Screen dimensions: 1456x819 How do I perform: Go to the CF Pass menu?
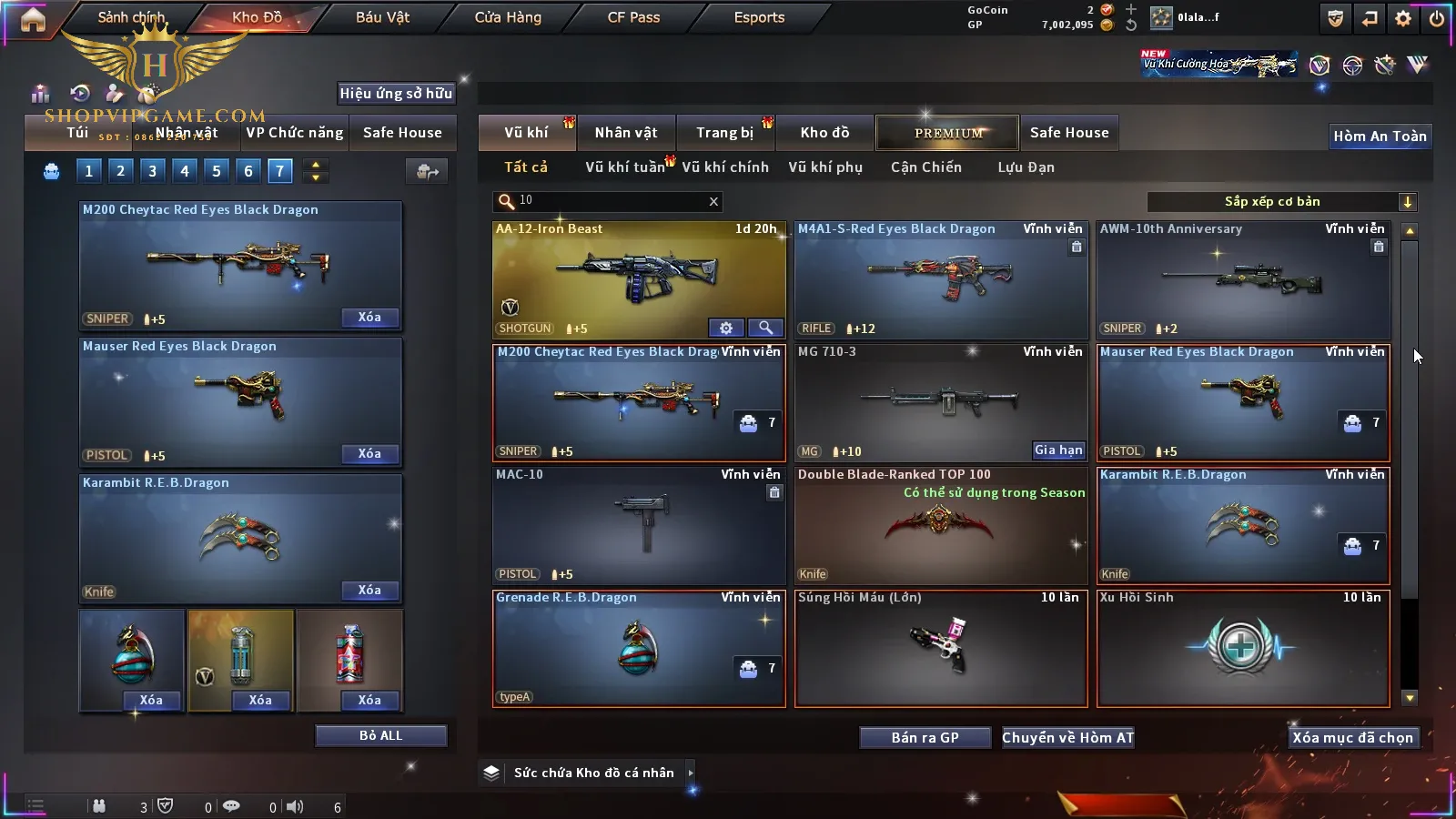[x=633, y=17]
